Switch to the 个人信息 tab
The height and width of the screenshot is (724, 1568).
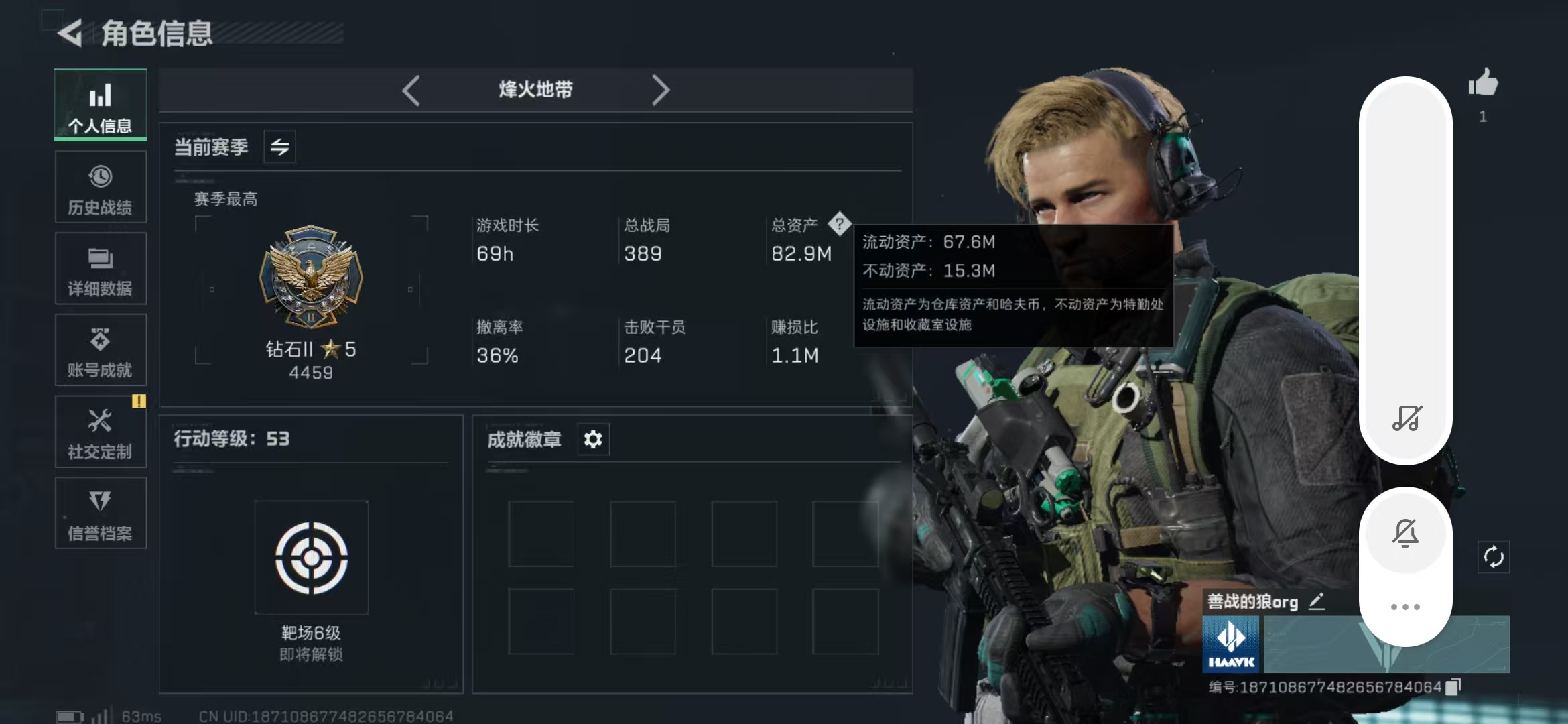pyautogui.click(x=101, y=105)
